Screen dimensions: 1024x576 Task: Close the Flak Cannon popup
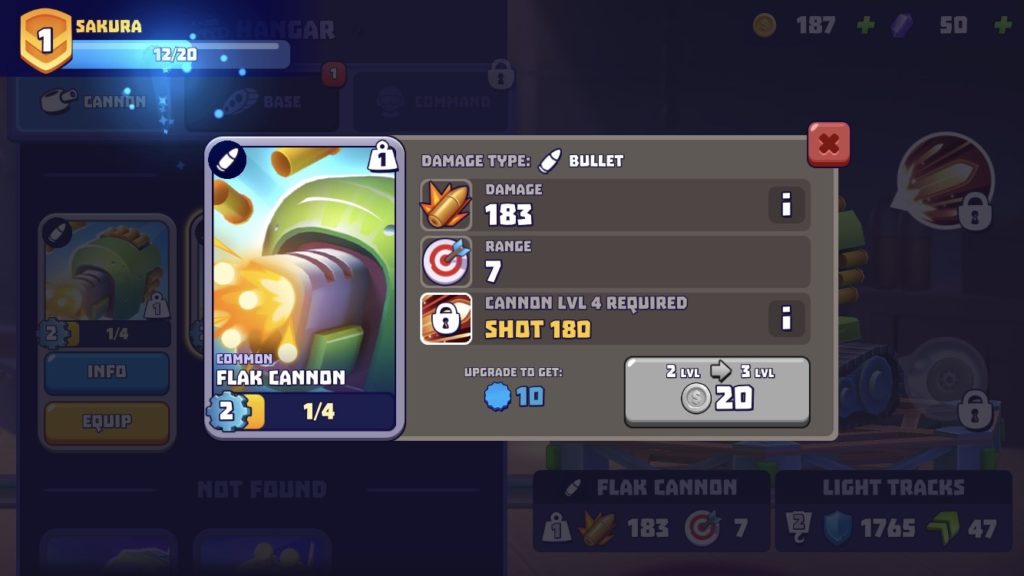pyautogui.click(x=828, y=145)
